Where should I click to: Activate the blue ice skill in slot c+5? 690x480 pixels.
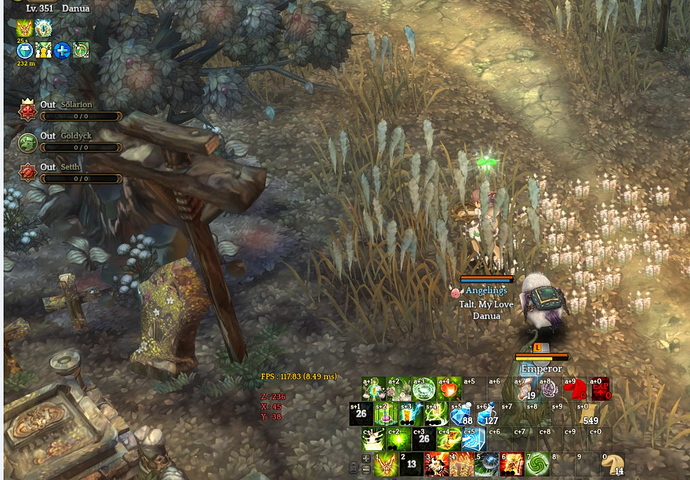474,439
